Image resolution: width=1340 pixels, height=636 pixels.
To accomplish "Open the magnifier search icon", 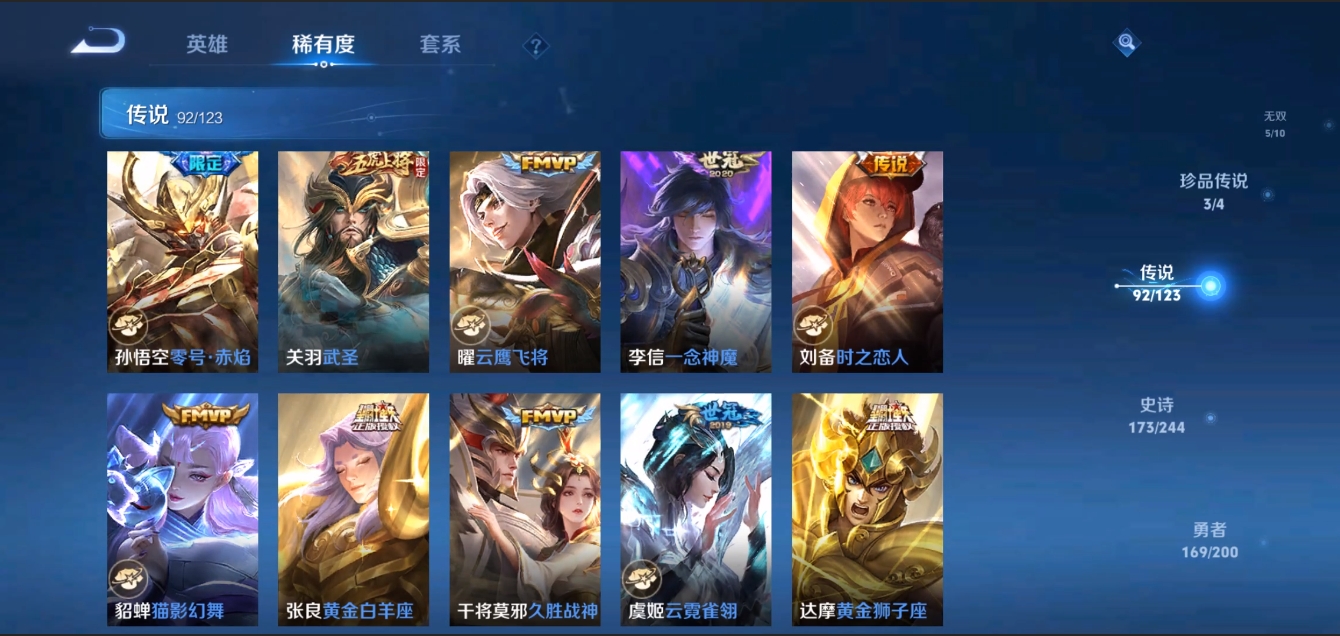I will pos(1127,43).
